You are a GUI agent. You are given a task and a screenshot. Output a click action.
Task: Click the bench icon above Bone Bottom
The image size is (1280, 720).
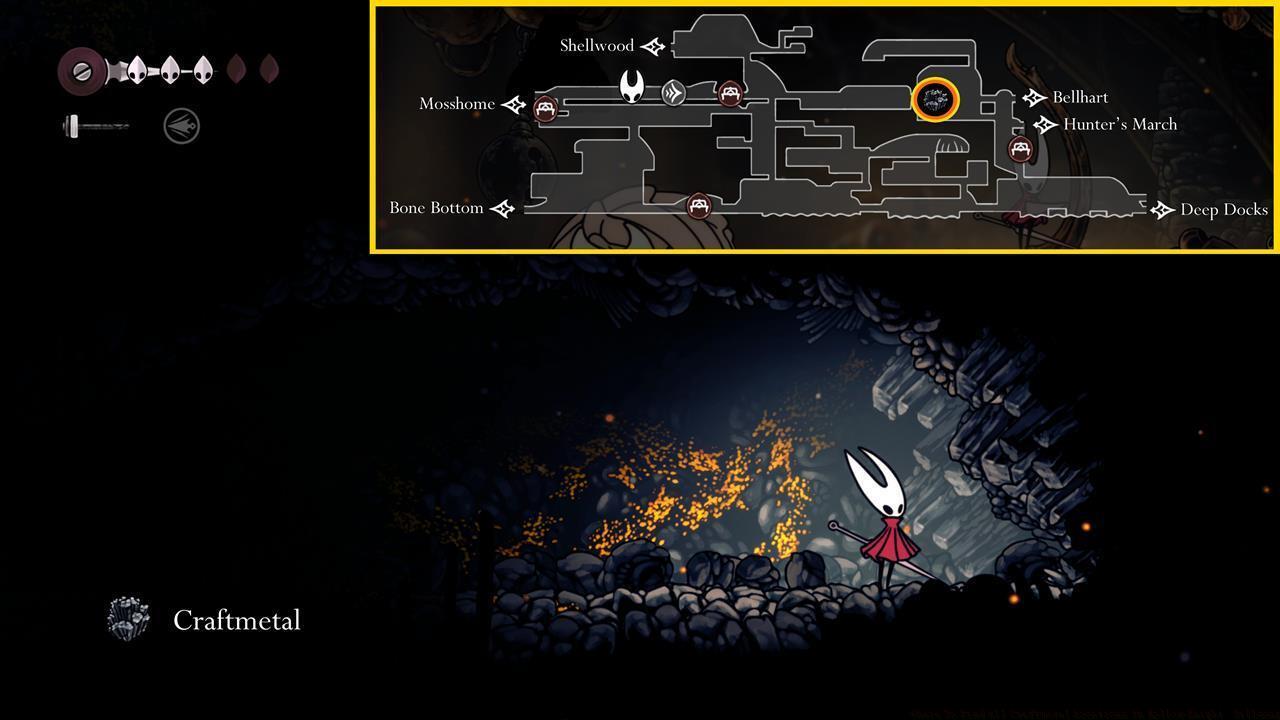(697, 207)
